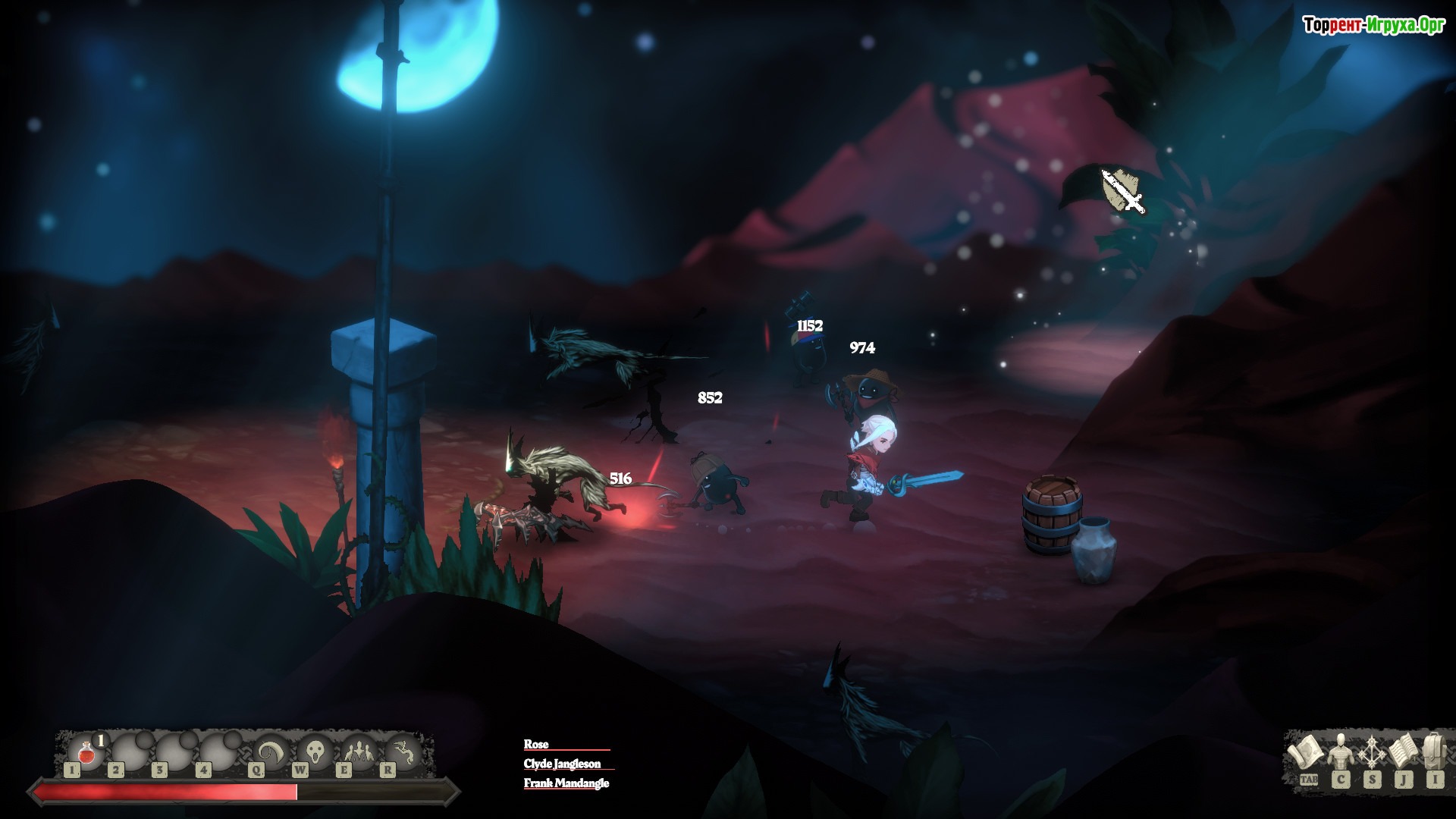Viewport: 1456px width, 819px height.
Task: Open the map scroll icon
Action: point(1307,754)
